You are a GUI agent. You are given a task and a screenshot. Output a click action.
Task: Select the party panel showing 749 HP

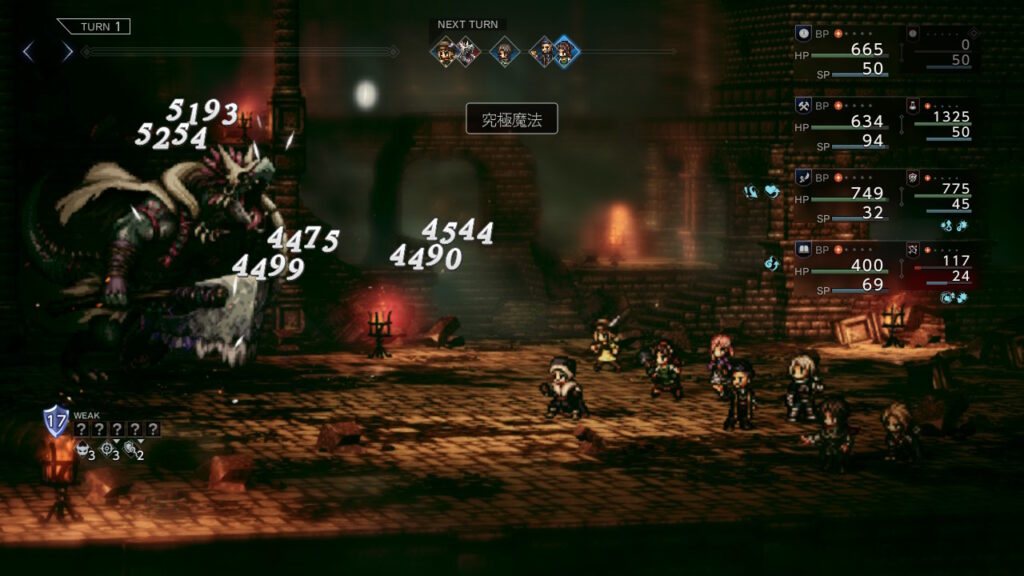click(845, 194)
